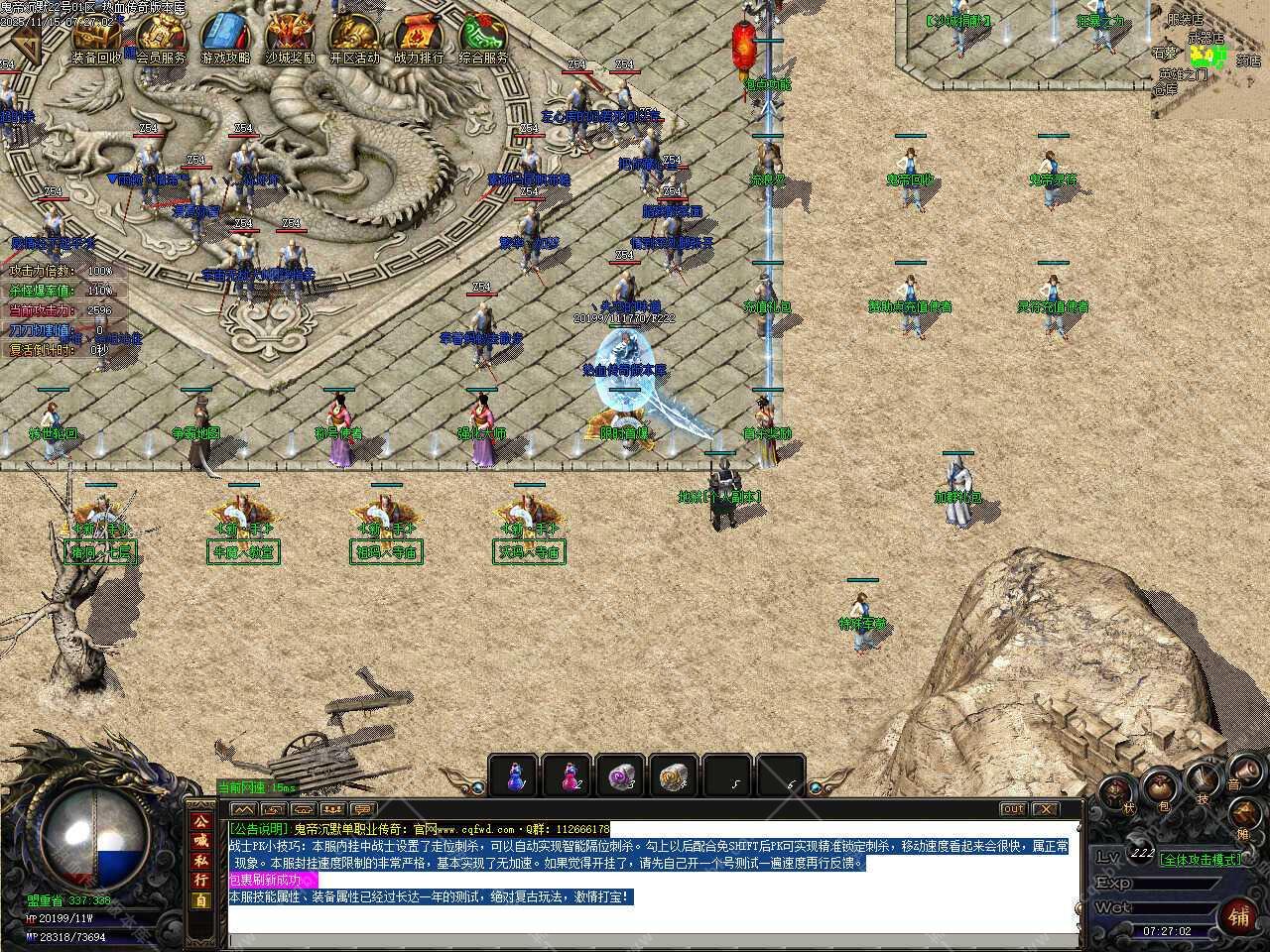The width and height of the screenshot is (1270, 952).
Task: Switch to the 喊 shout chat channel
Action: click(200, 841)
